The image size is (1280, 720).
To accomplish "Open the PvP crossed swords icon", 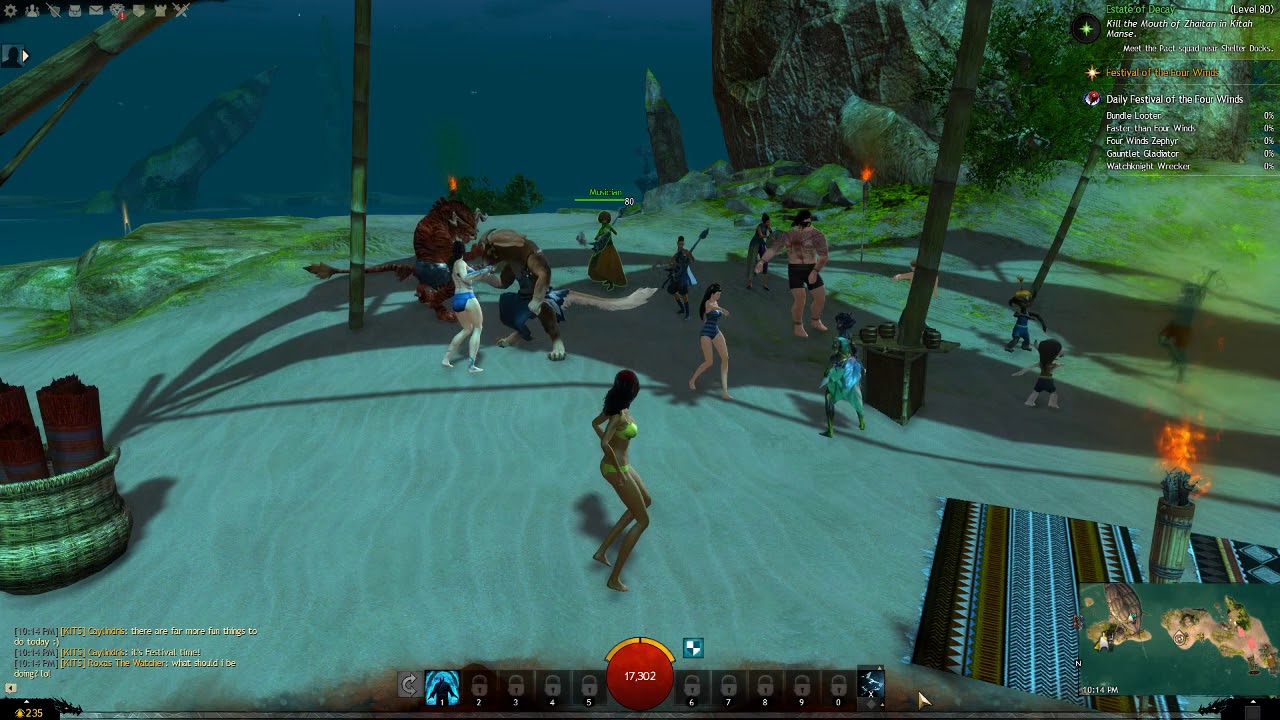I will tap(181, 10).
